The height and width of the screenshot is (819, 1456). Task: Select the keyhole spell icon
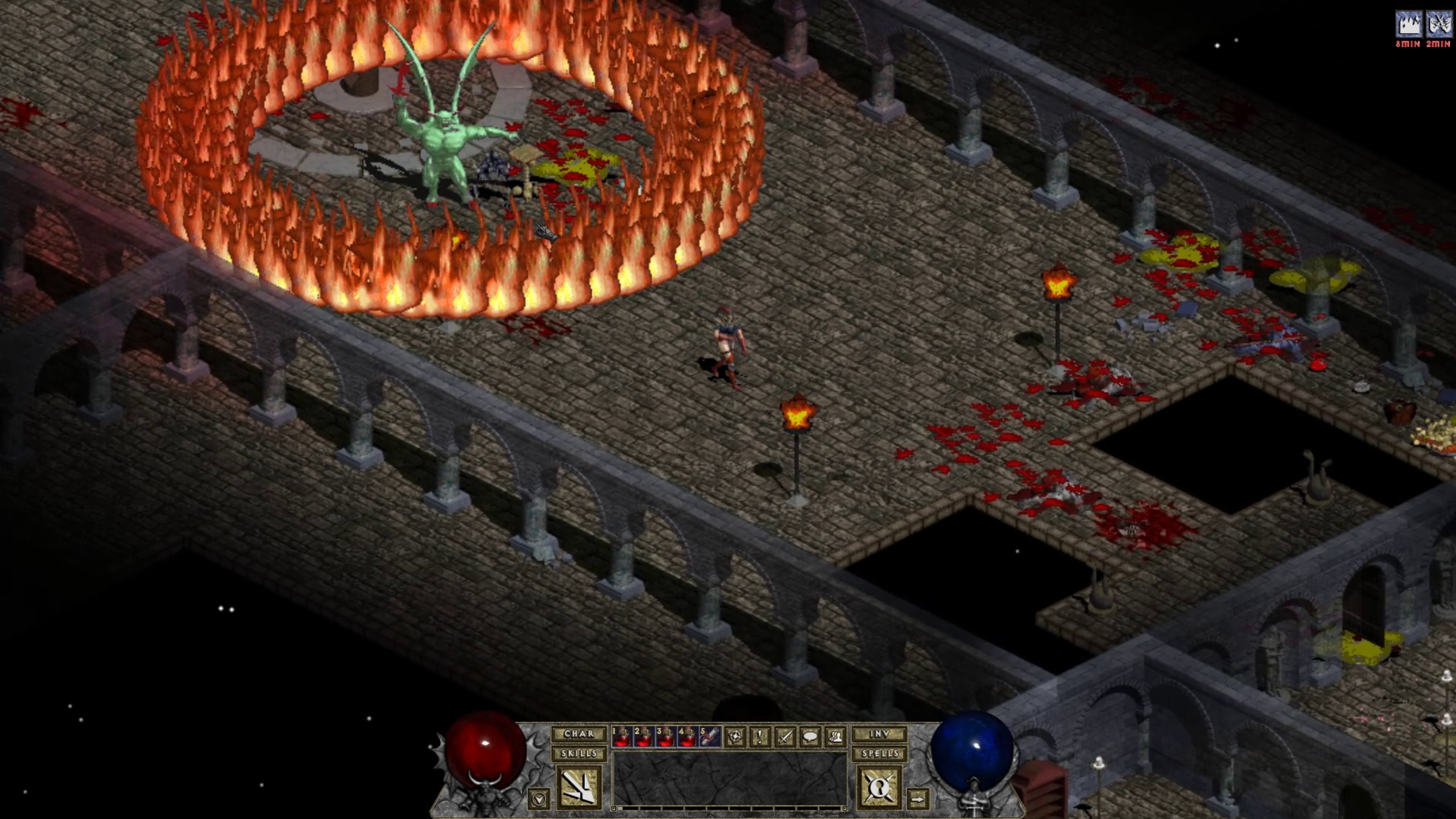click(x=879, y=787)
